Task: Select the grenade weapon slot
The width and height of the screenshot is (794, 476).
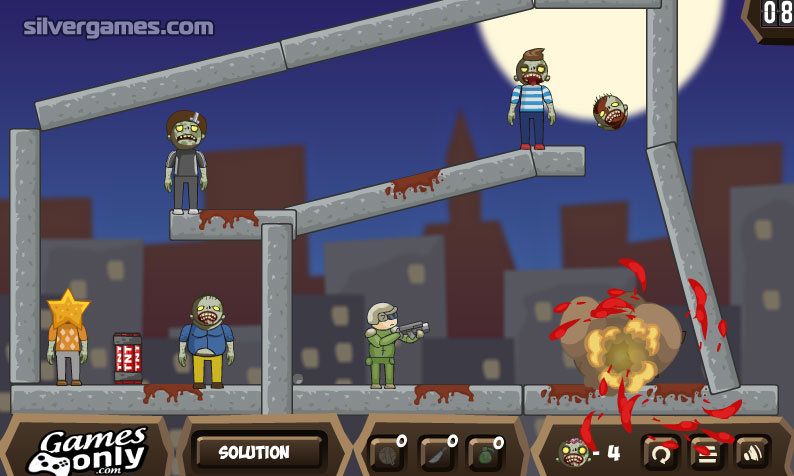Action: coord(483,454)
